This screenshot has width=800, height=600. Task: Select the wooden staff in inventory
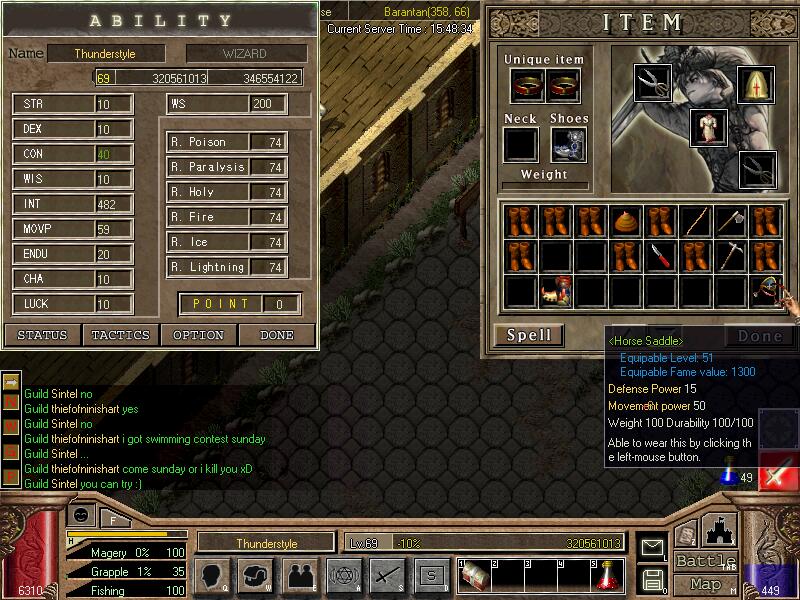[694, 221]
